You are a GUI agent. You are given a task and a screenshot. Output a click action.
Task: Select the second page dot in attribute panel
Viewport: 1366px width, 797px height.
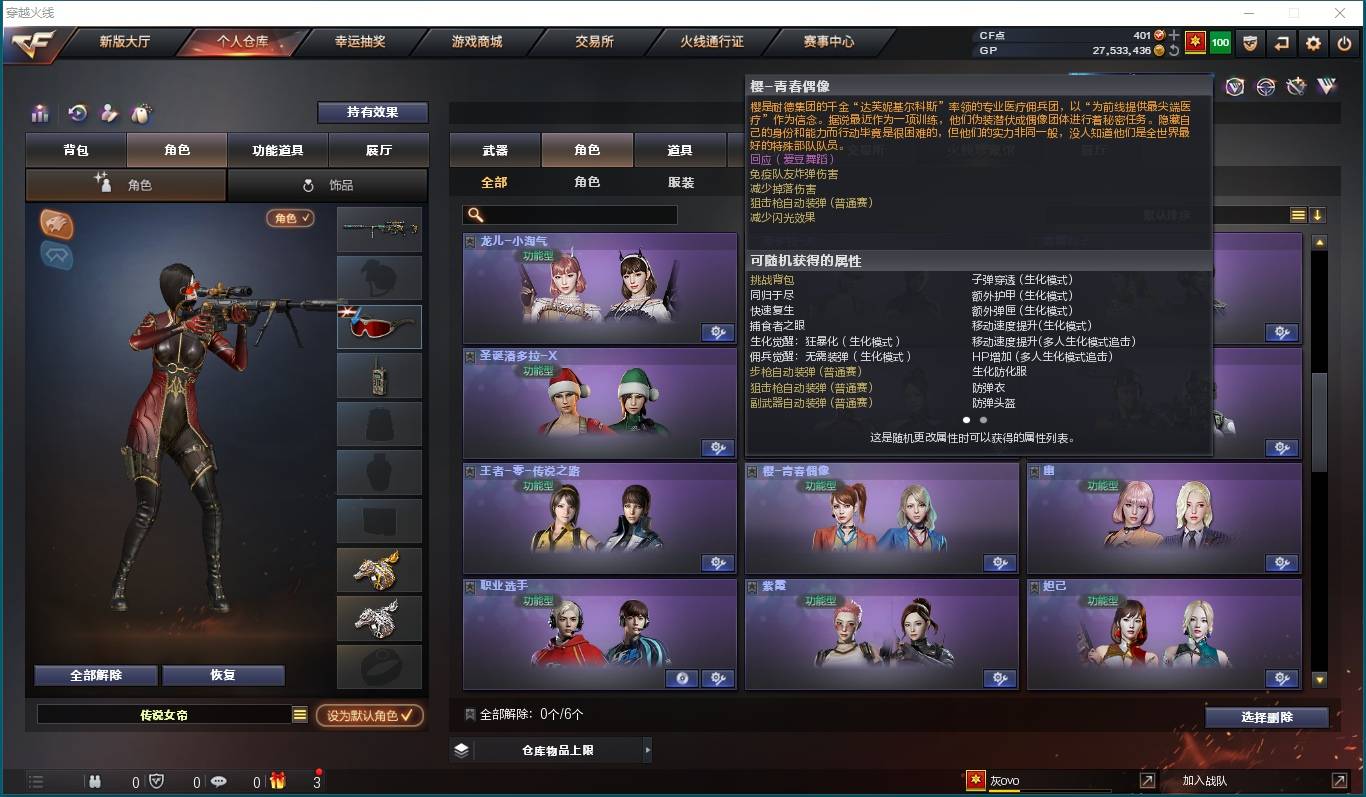(983, 420)
